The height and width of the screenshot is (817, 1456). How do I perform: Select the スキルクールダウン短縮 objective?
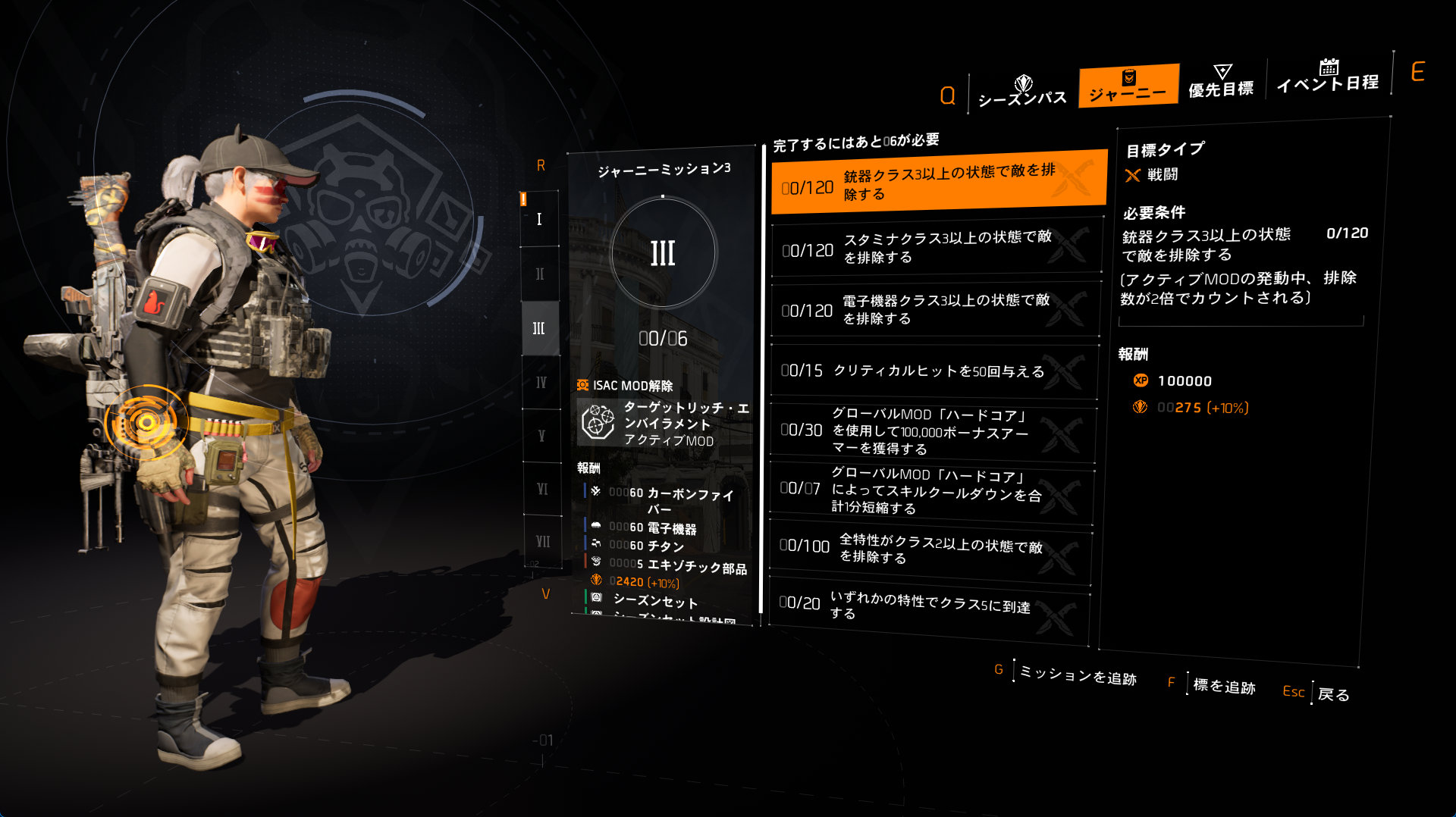coord(931,491)
